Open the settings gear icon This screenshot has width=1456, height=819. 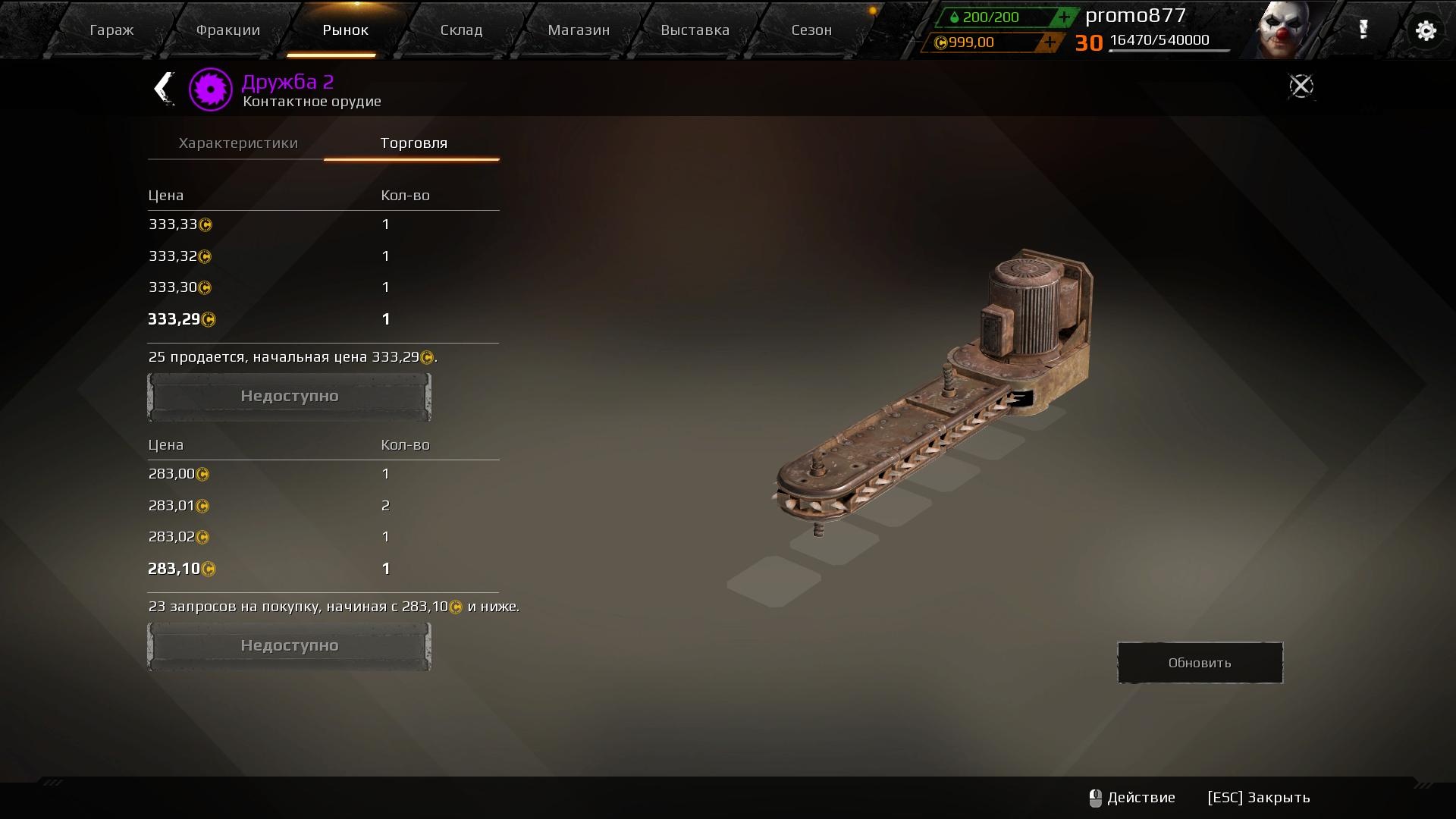tap(1426, 30)
